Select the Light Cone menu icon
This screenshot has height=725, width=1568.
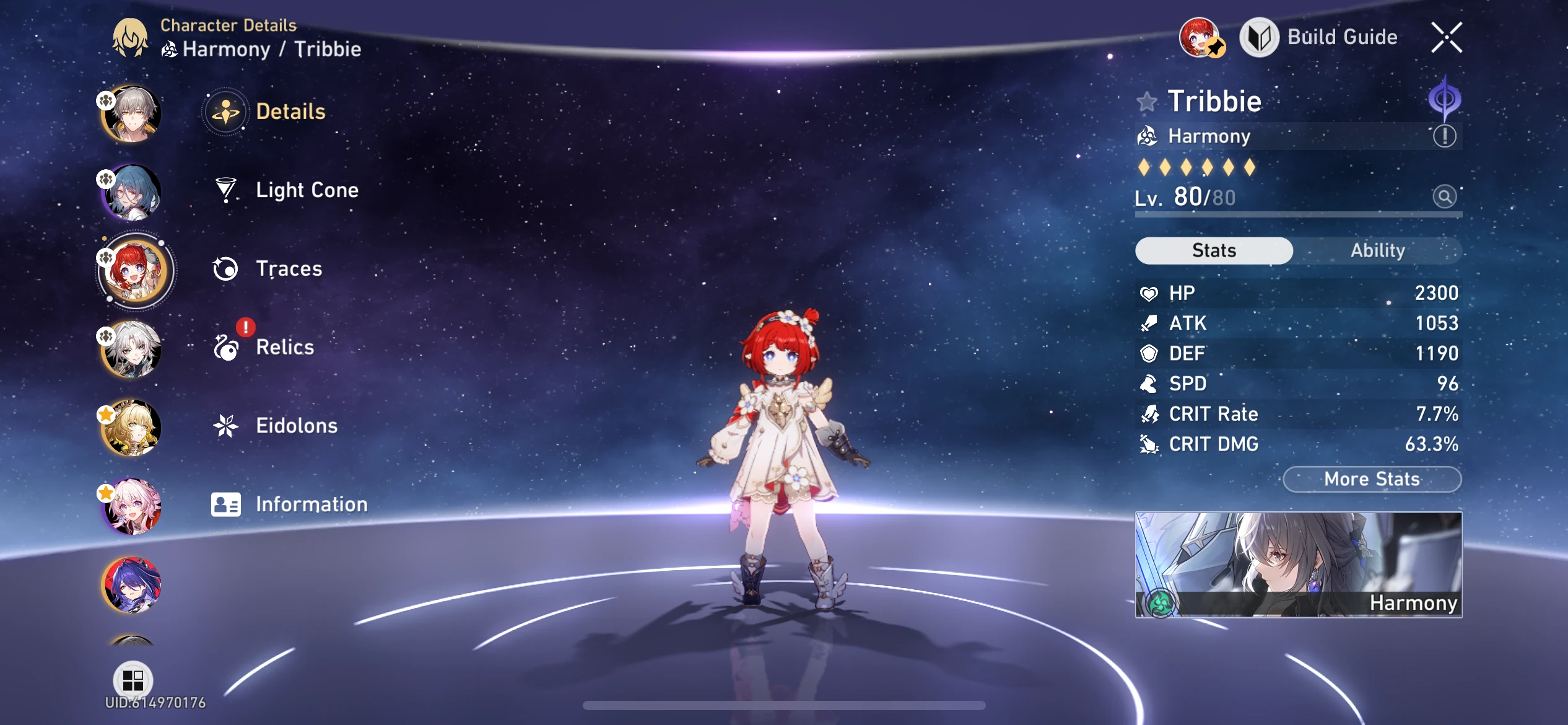(227, 189)
